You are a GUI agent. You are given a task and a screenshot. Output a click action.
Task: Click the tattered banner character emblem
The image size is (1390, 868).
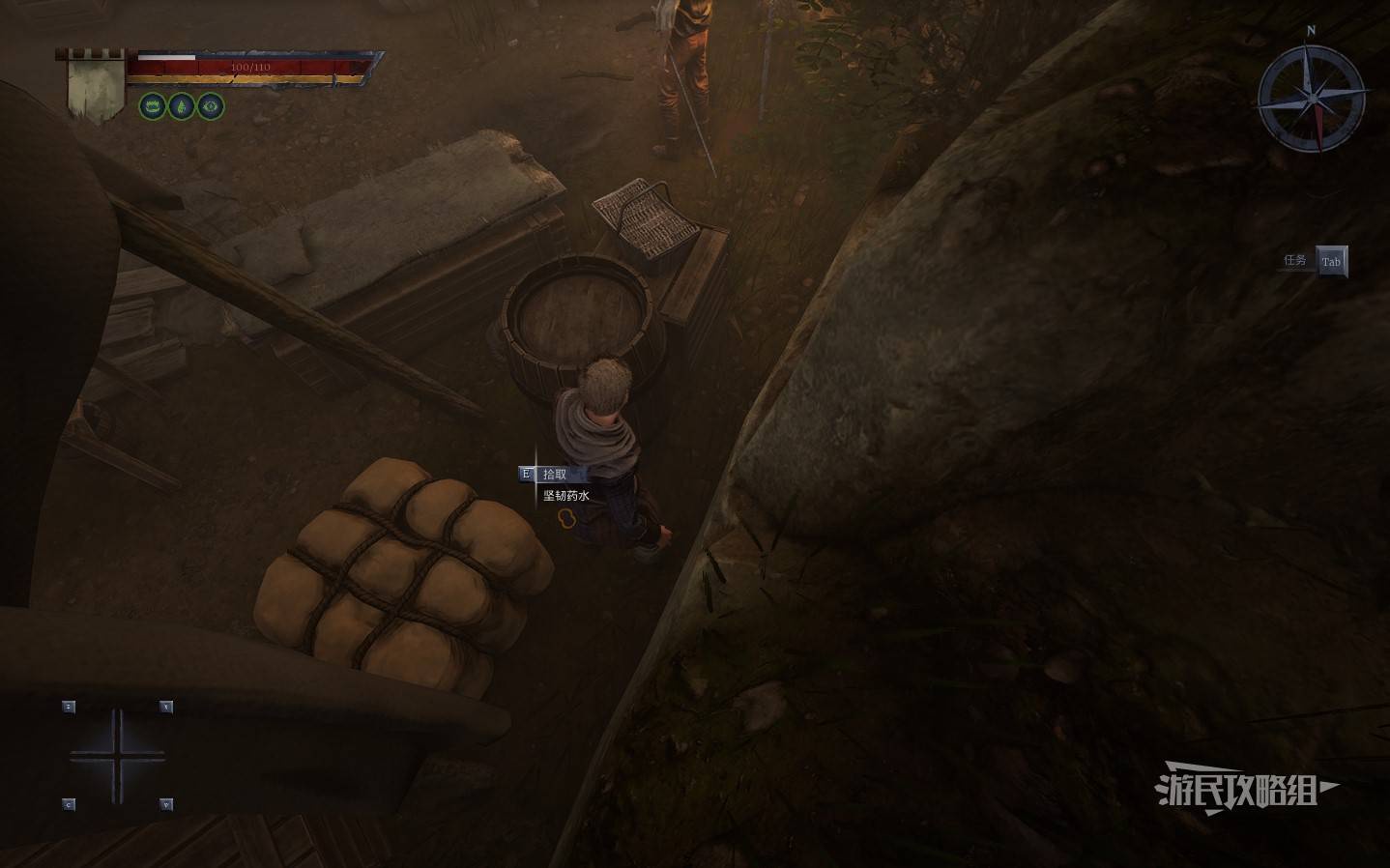(x=96, y=84)
